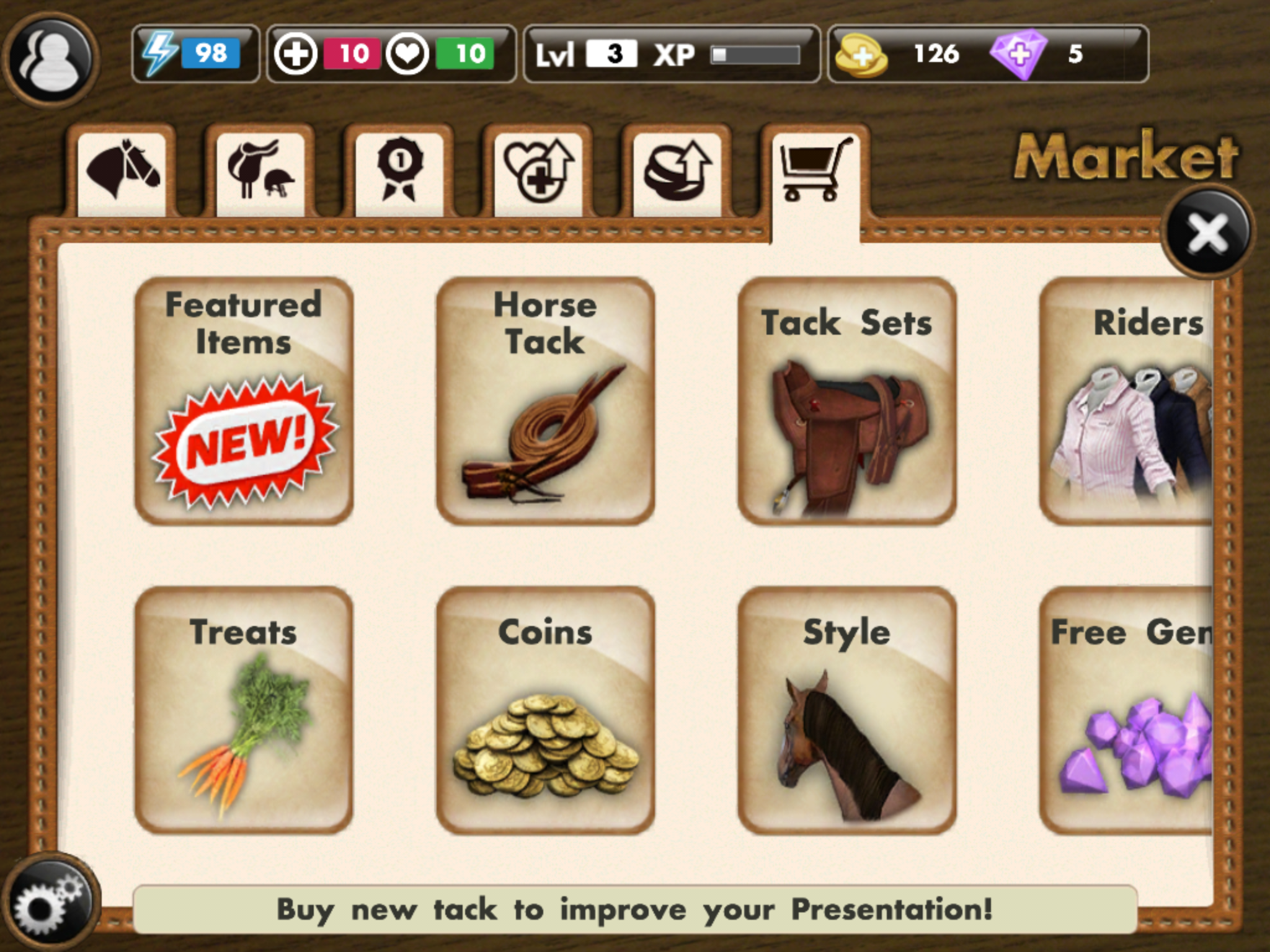Open the player profile icon
The image size is (1270, 952).
coord(51,60)
